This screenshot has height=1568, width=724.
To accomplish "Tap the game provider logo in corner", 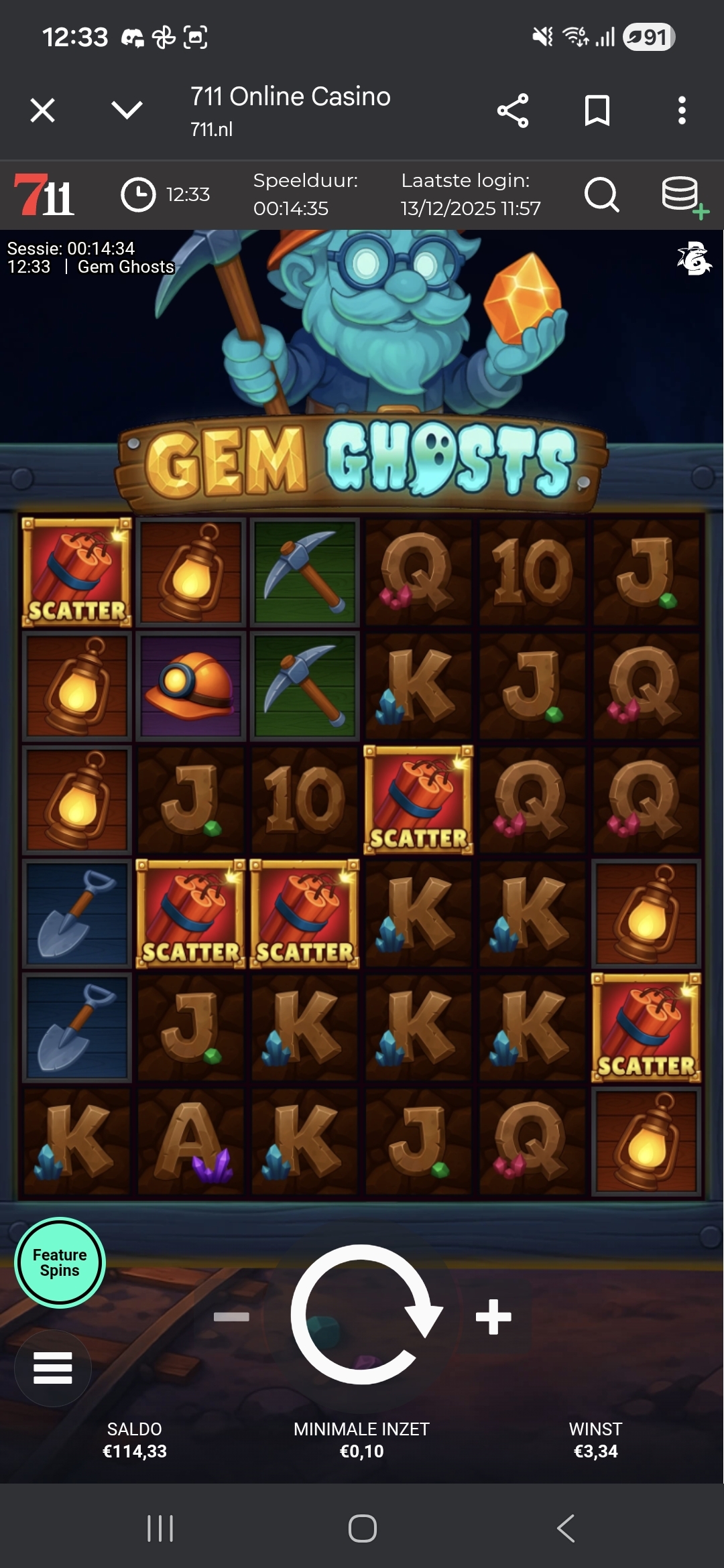I will coord(695,259).
